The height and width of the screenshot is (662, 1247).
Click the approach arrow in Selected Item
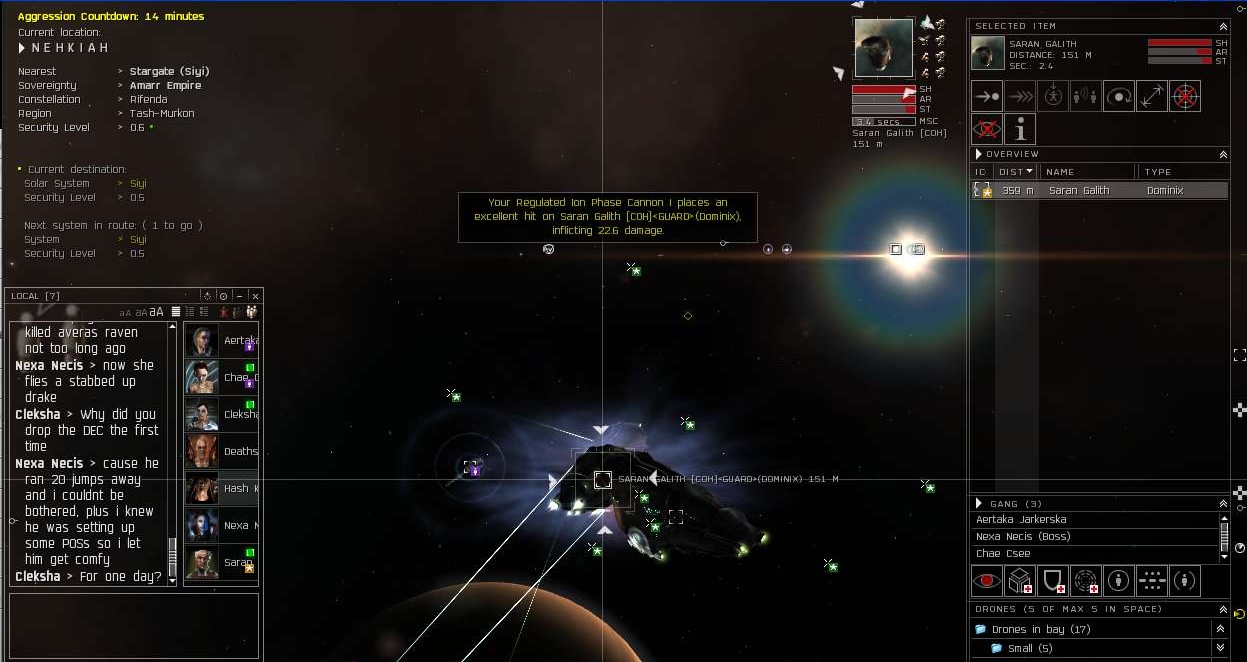tap(987, 96)
